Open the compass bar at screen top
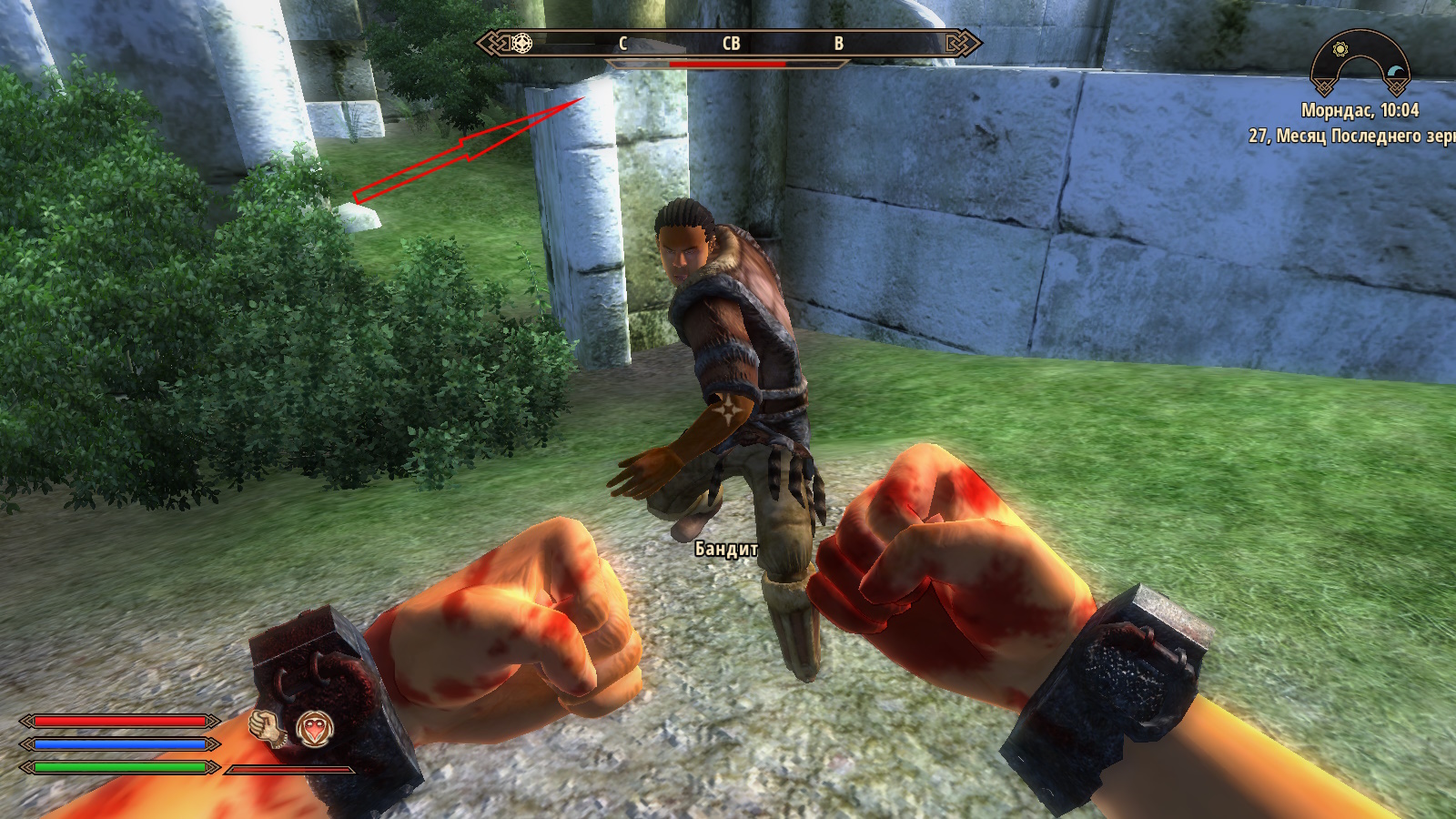Image resolution: width=1456 pixels, height=819 pixels. tap(728, 43)
